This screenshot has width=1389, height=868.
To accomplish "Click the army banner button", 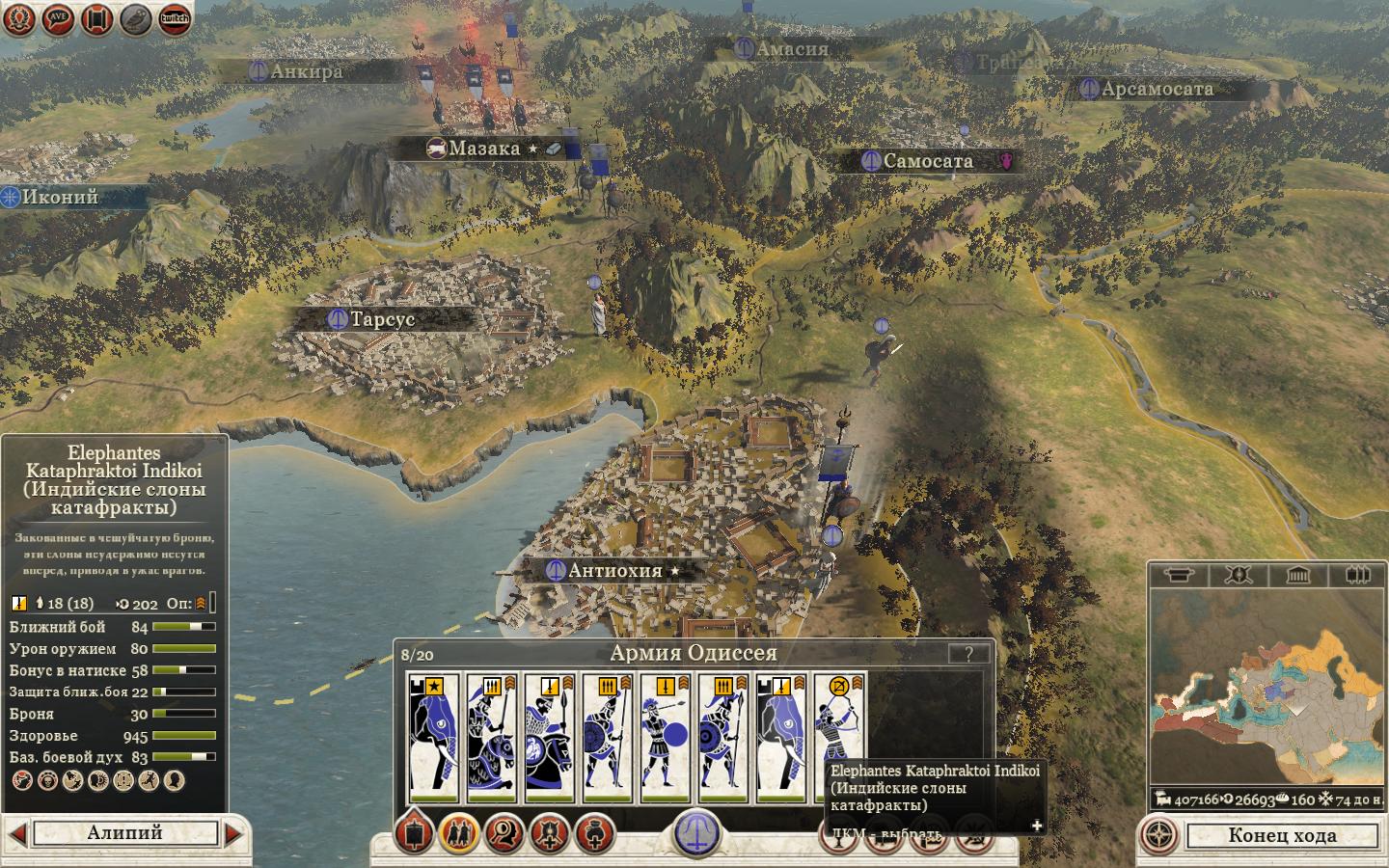I will [x=414, y=832].
